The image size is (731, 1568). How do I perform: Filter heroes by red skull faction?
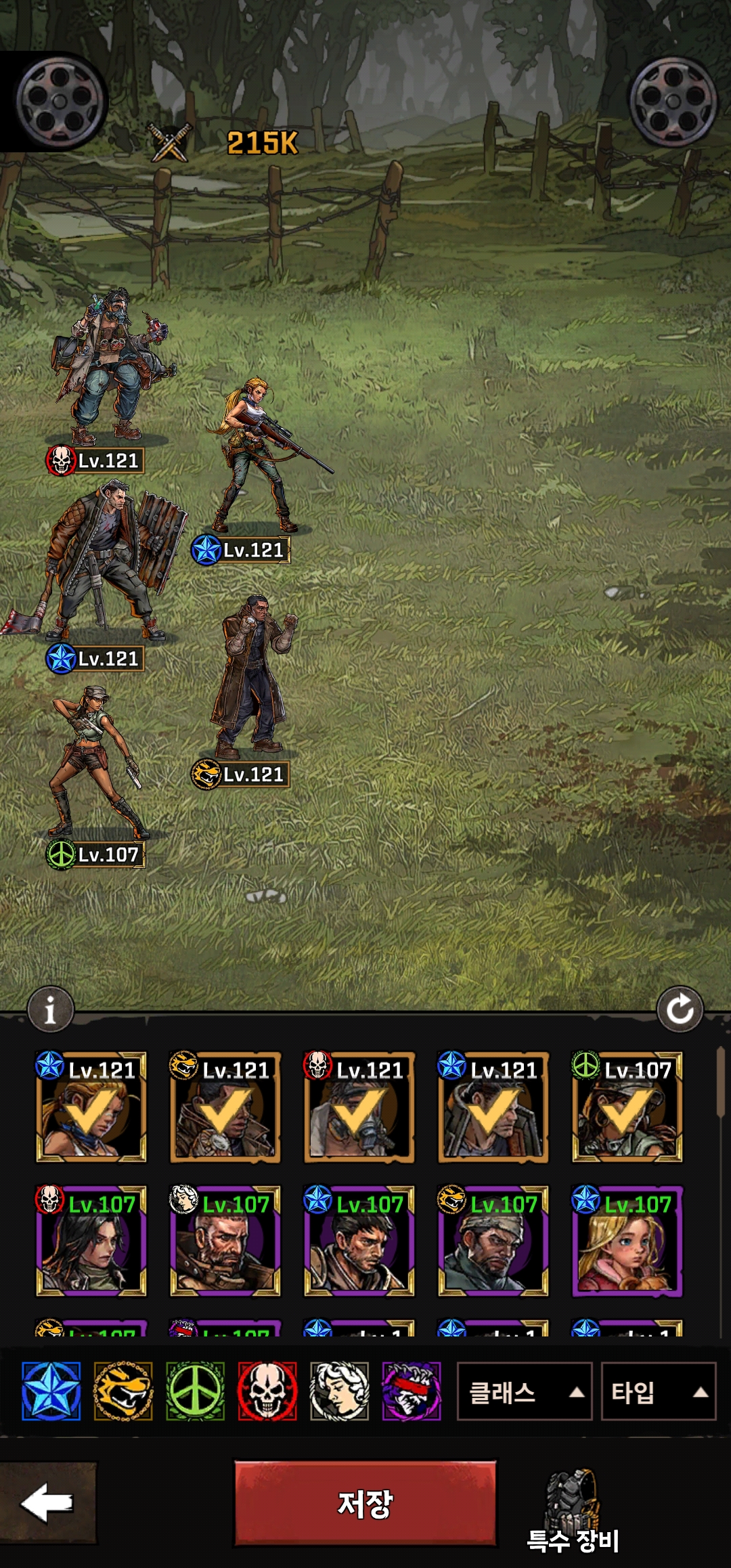tap(267, 1391)
